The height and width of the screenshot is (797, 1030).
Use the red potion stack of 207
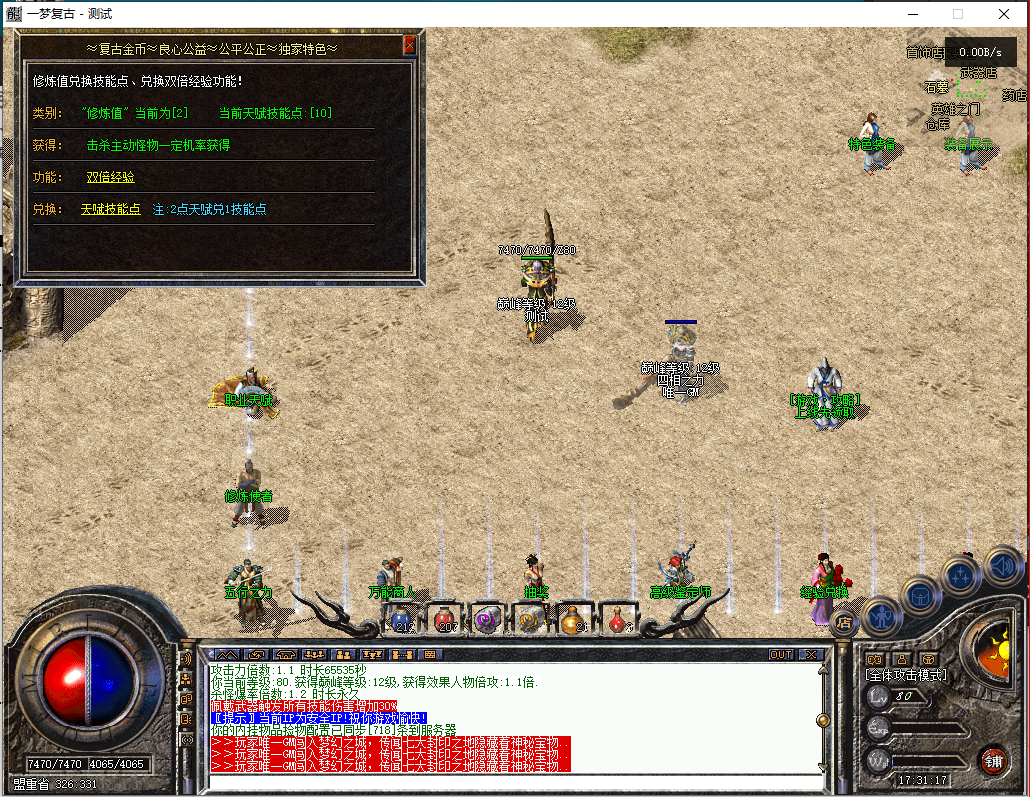click(x=444, y=620)
